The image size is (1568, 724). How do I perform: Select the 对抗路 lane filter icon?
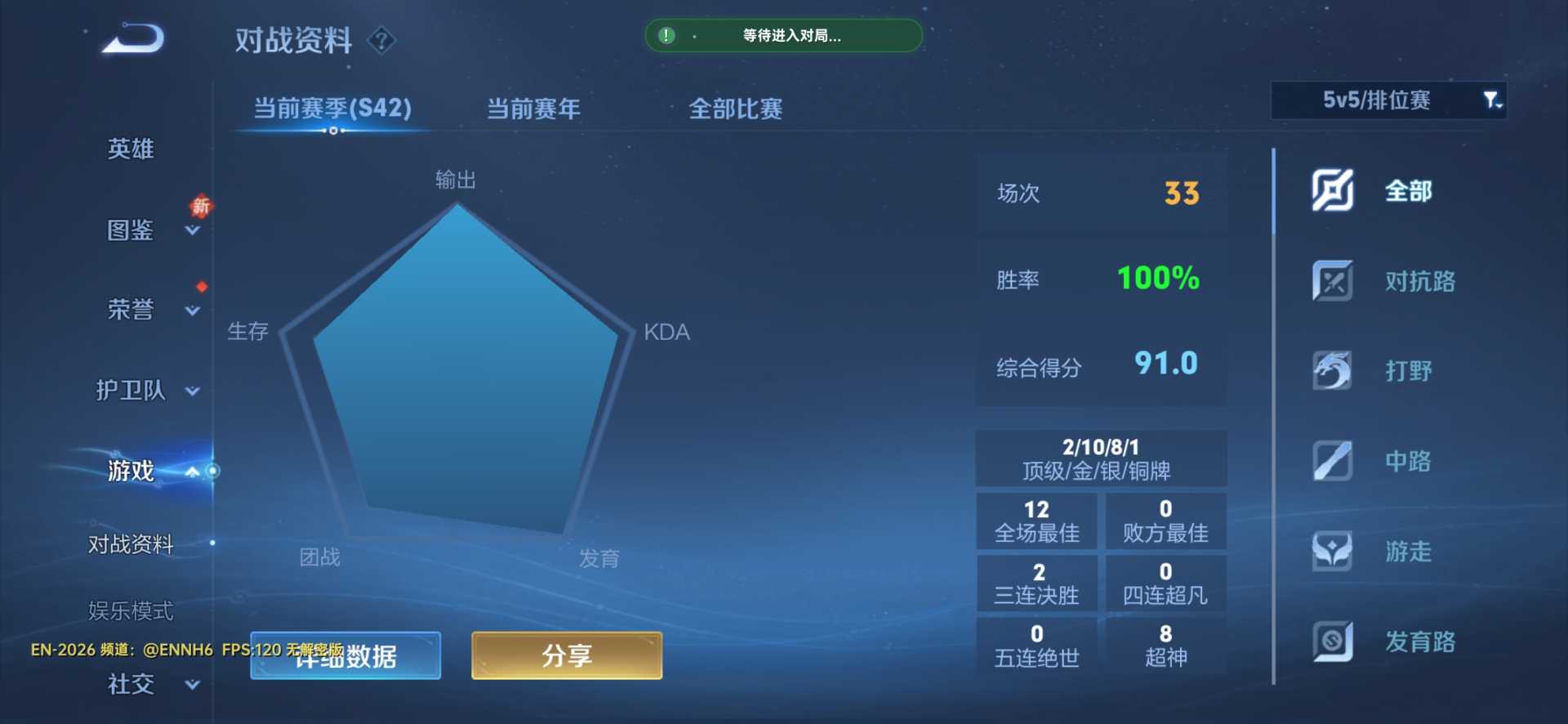[1331, 281]
